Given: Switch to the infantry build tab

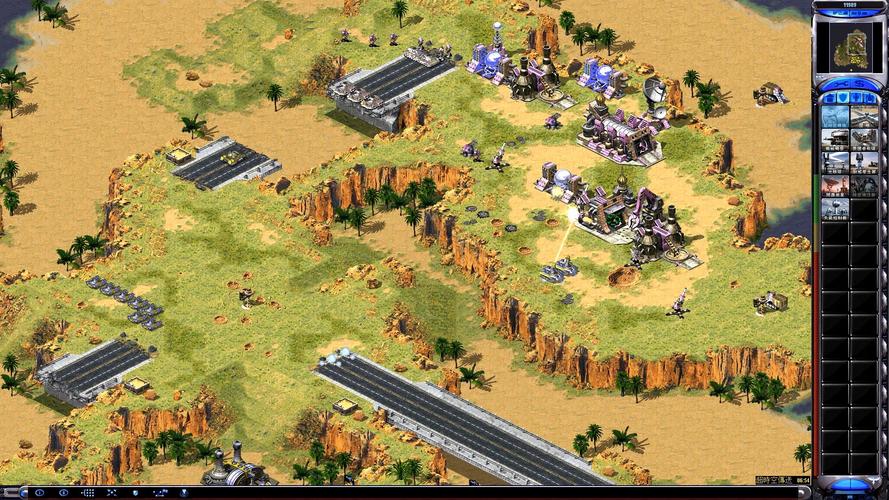Looking at the screenshot, I should [x=857, y=99].
